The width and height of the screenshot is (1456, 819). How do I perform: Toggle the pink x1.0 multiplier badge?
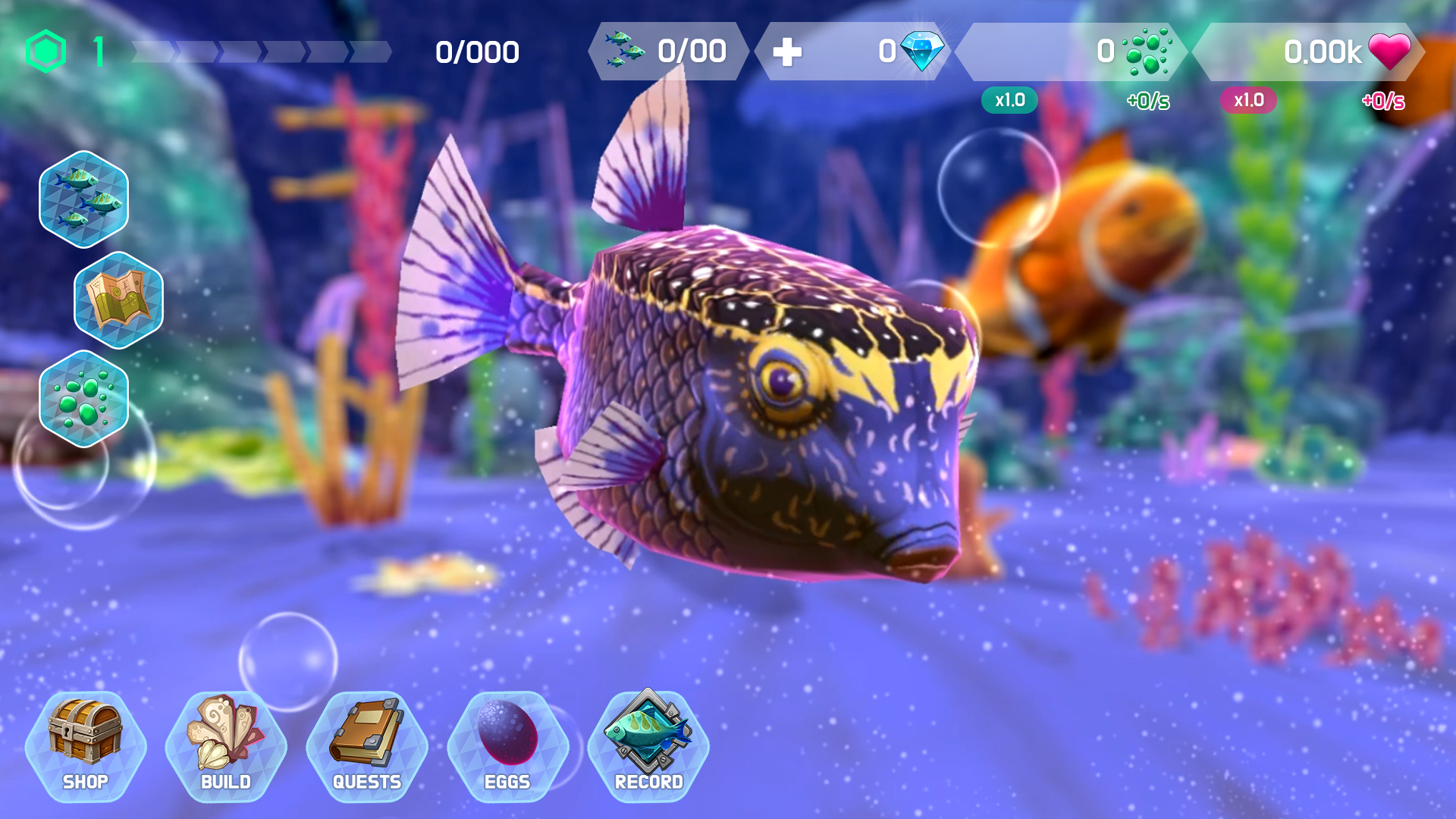[x=1248, y=99]
